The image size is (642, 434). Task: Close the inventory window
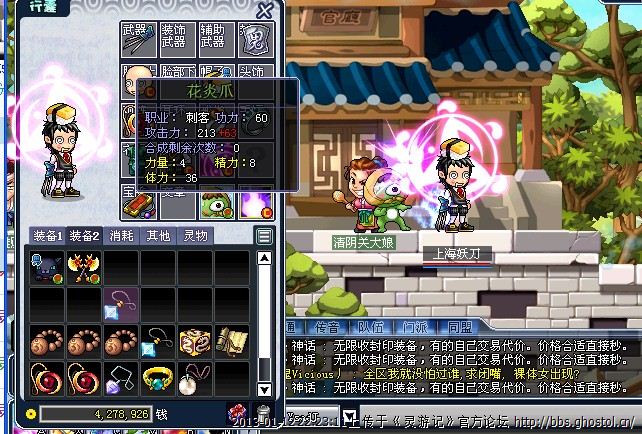pyautogui.click(x=265, y=11)
